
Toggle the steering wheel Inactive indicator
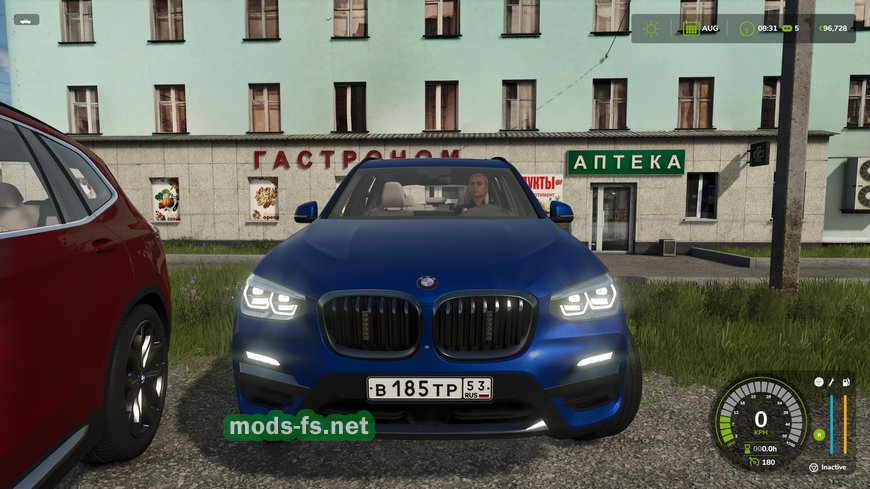[x=813, y=467]
